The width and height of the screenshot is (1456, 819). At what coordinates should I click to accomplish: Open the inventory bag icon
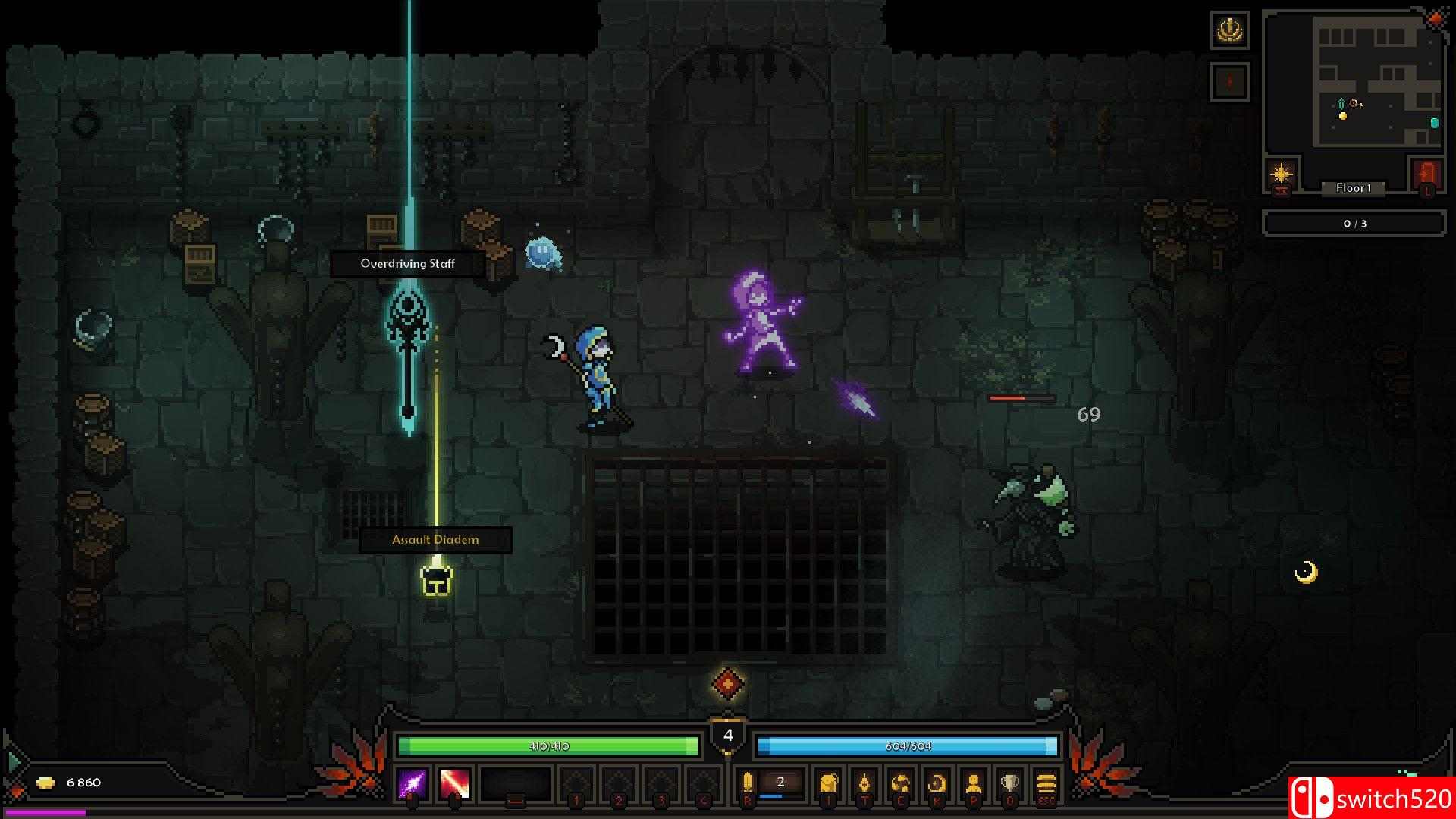point(828,783)
